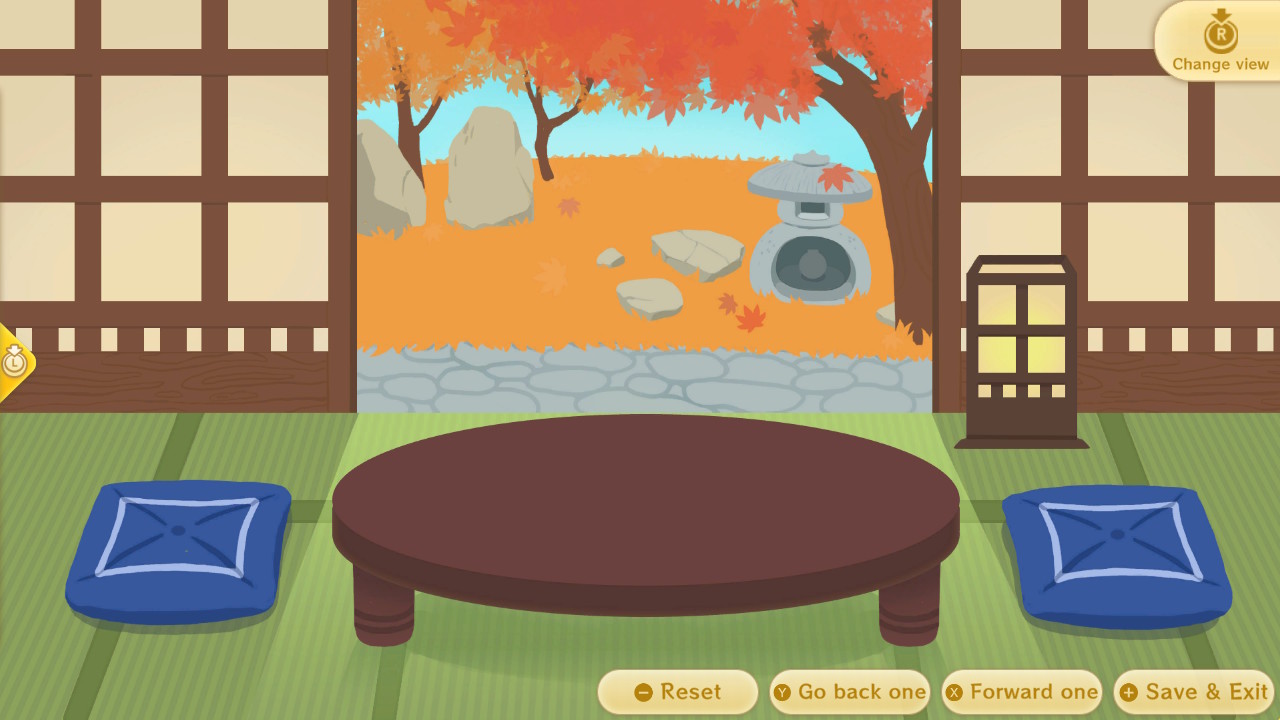Viewport: 1280px width, 720px height.
Task: Open the L button tab on the left edge
Action: pyautogui.click(x=14, y=362)
